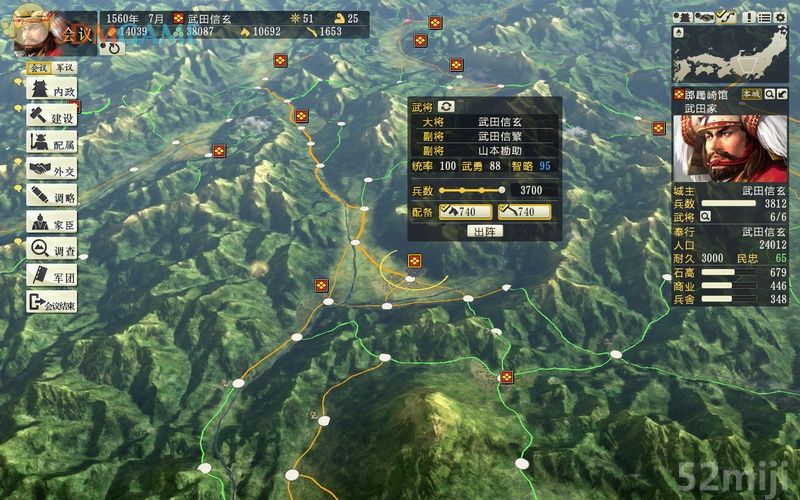This screenshot has height=500, width=800.
Task: Open the 建设 construction menu
Action: pyautogui.click(x=52, y=118)
